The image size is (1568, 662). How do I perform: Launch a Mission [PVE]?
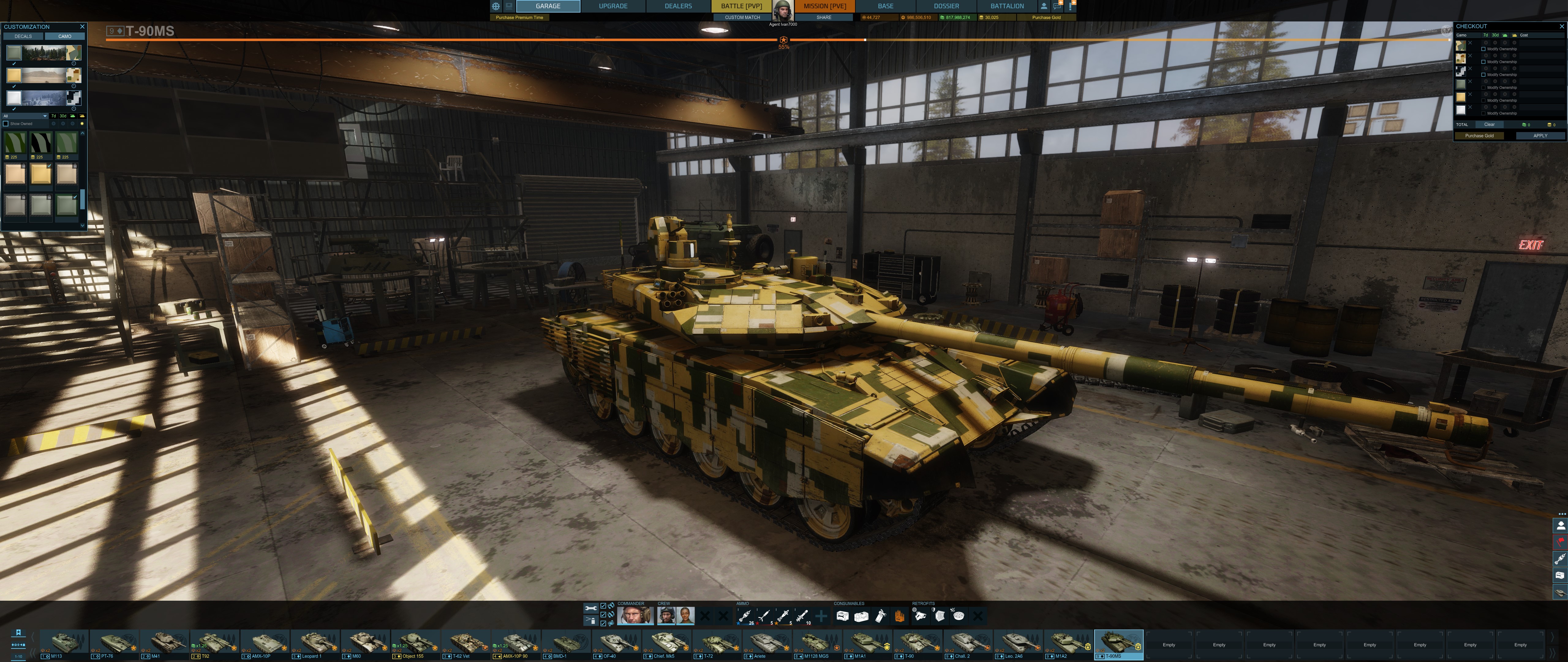pyautogui.click(x=824, y=6)
